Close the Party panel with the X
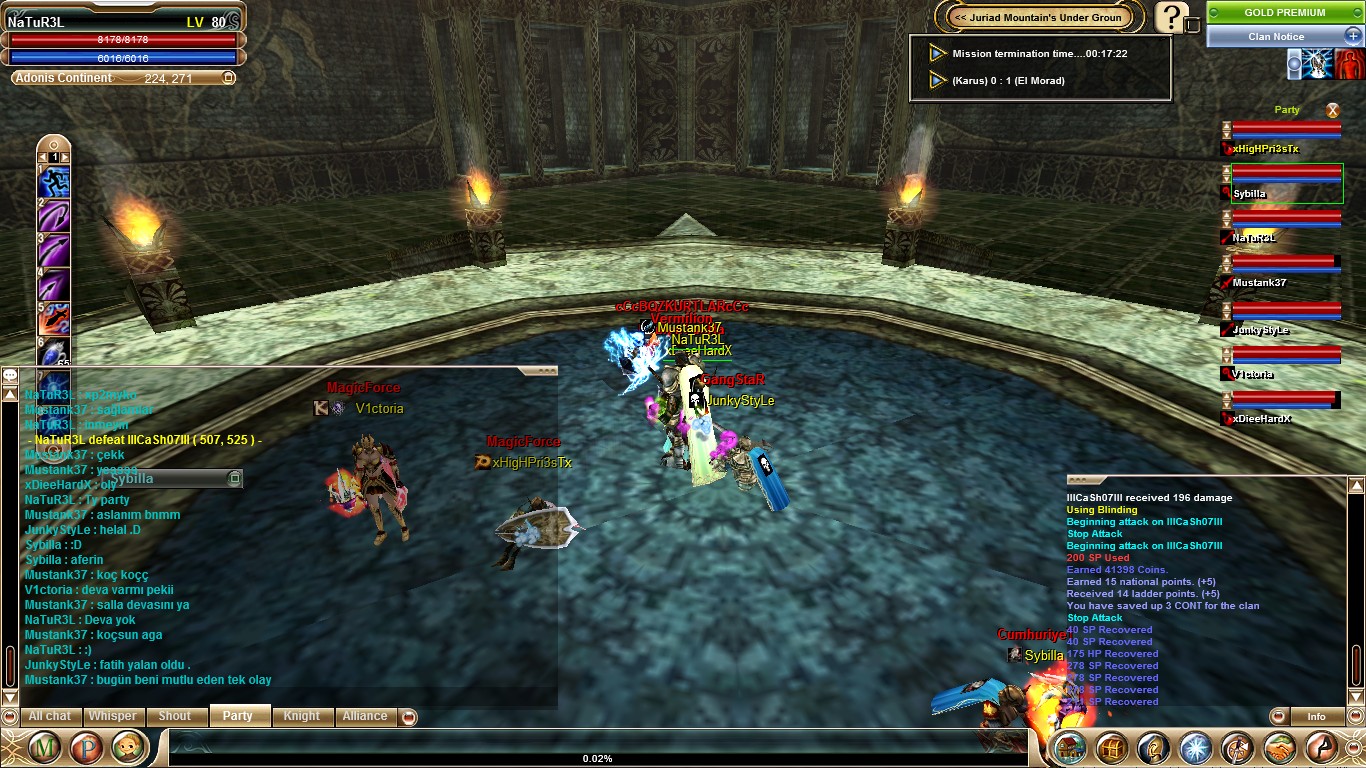 point(1332,110)
